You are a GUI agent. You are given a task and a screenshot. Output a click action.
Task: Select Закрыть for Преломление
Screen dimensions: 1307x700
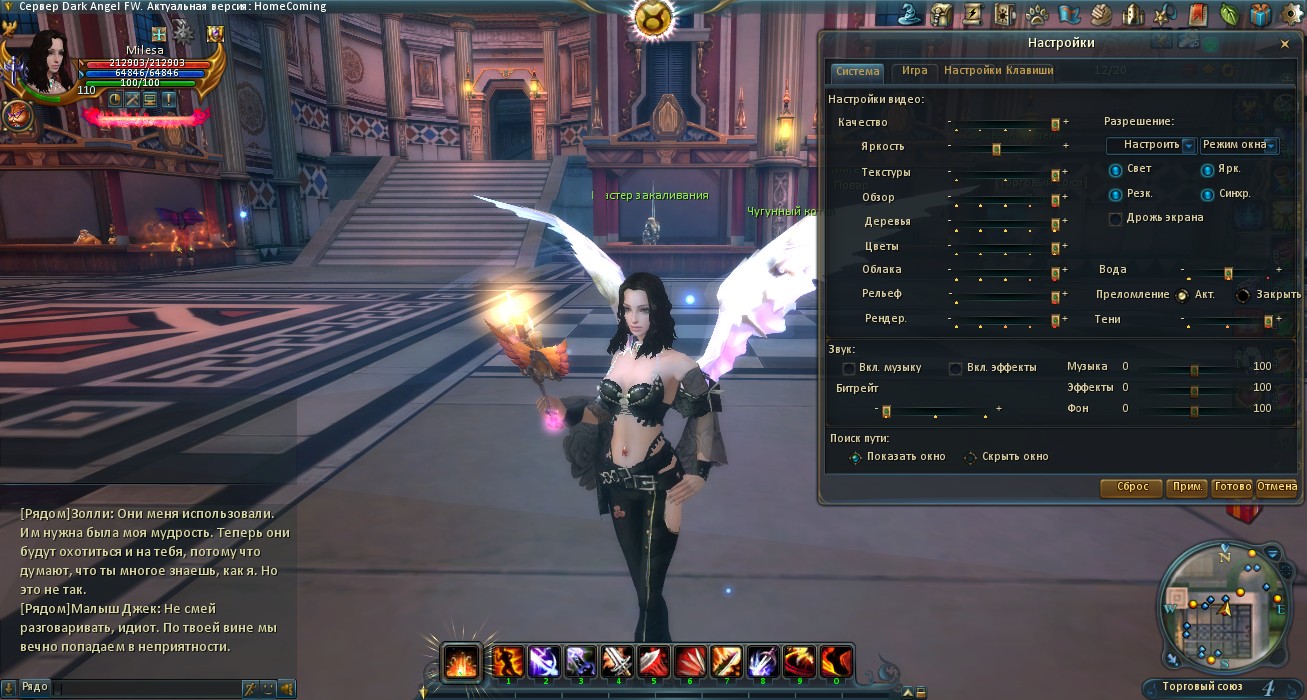[x=1243, y=295]
